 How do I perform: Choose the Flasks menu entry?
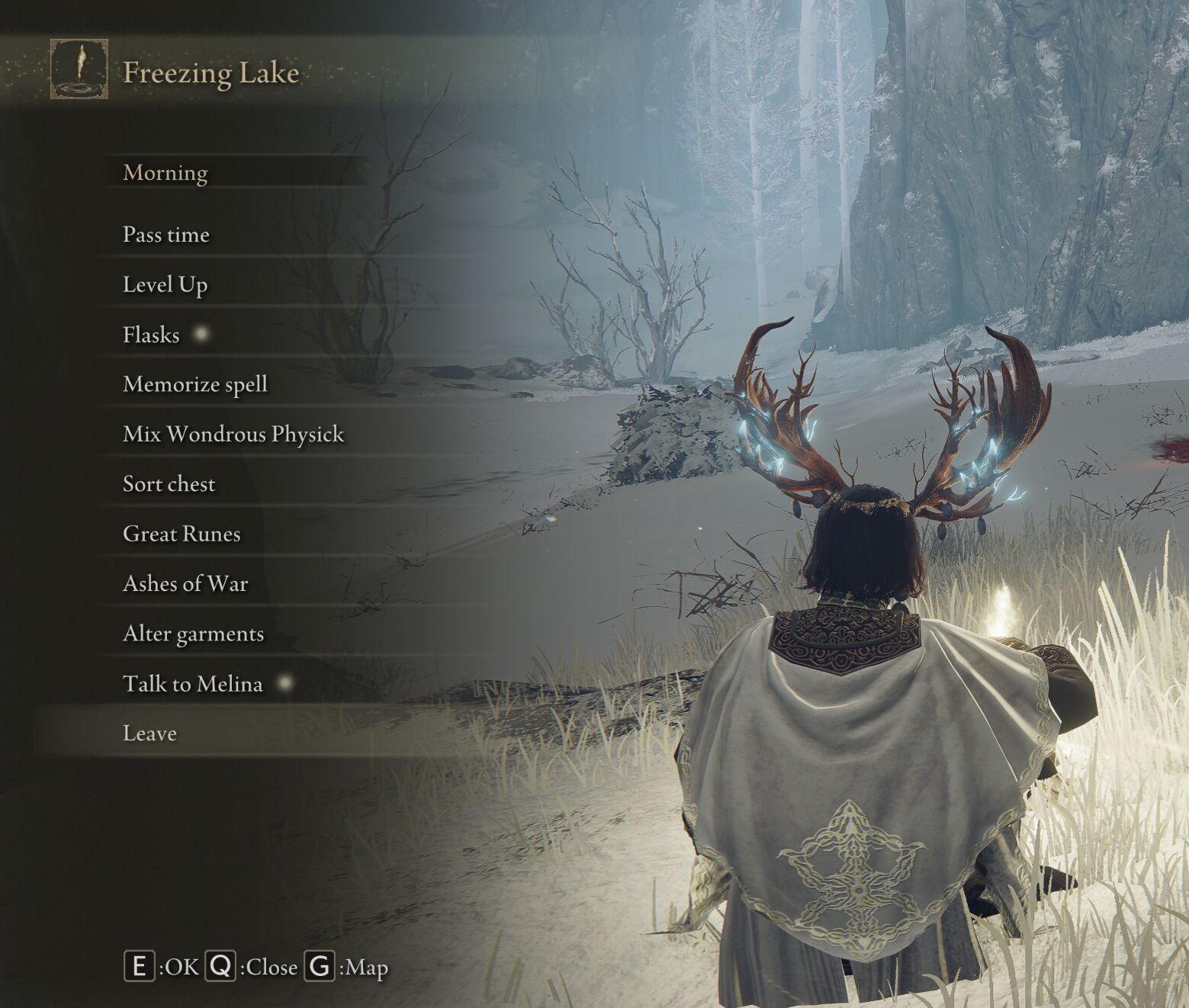151,335
